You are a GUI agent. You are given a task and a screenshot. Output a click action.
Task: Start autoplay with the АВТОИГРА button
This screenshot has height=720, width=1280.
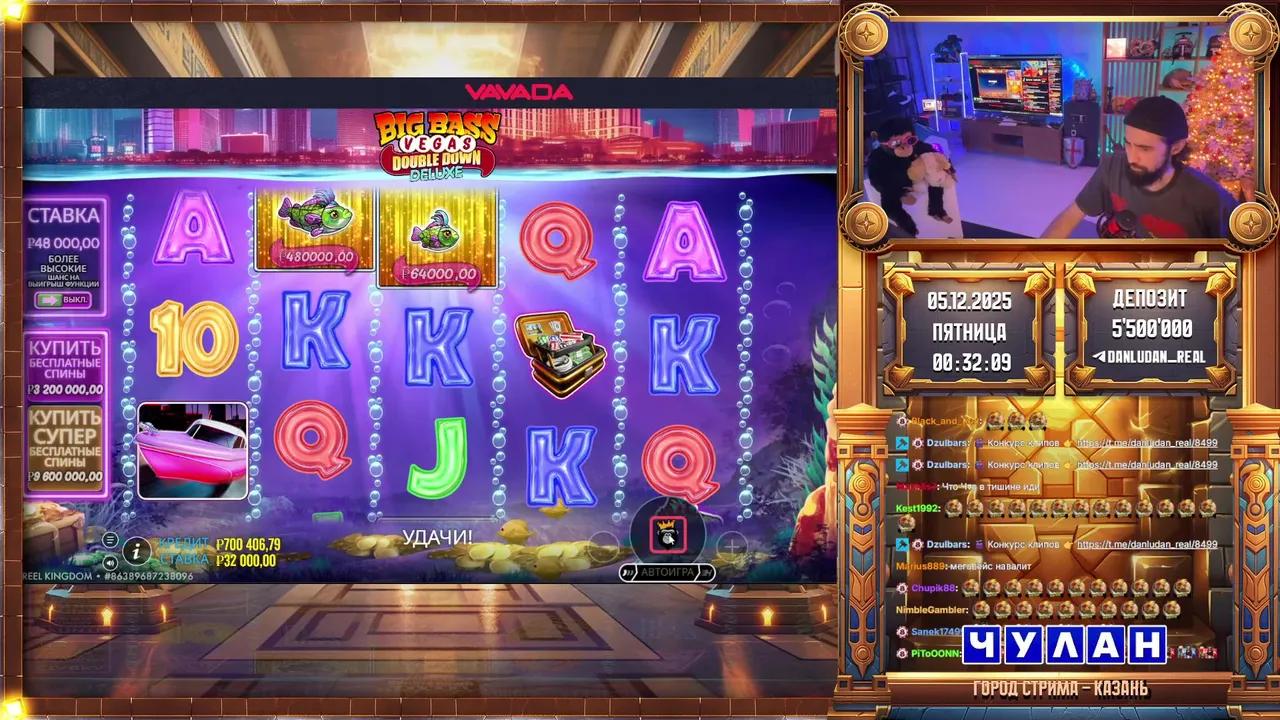(x=665, y=571)
